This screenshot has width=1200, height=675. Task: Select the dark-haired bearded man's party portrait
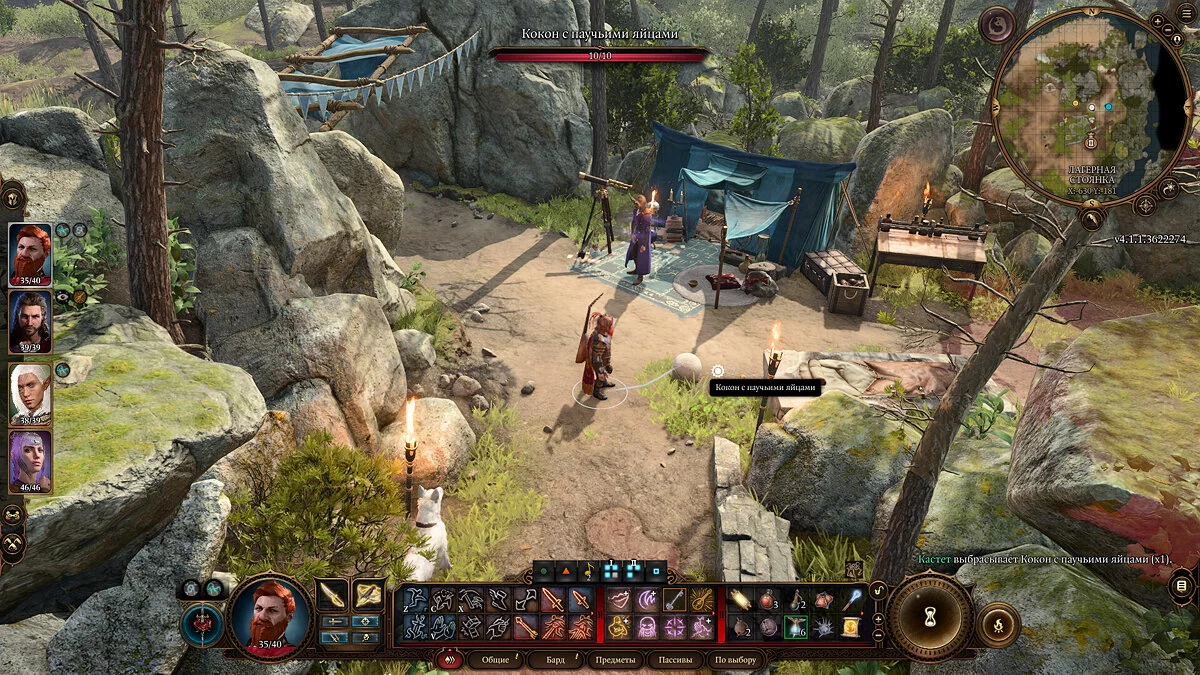(30, 322)
